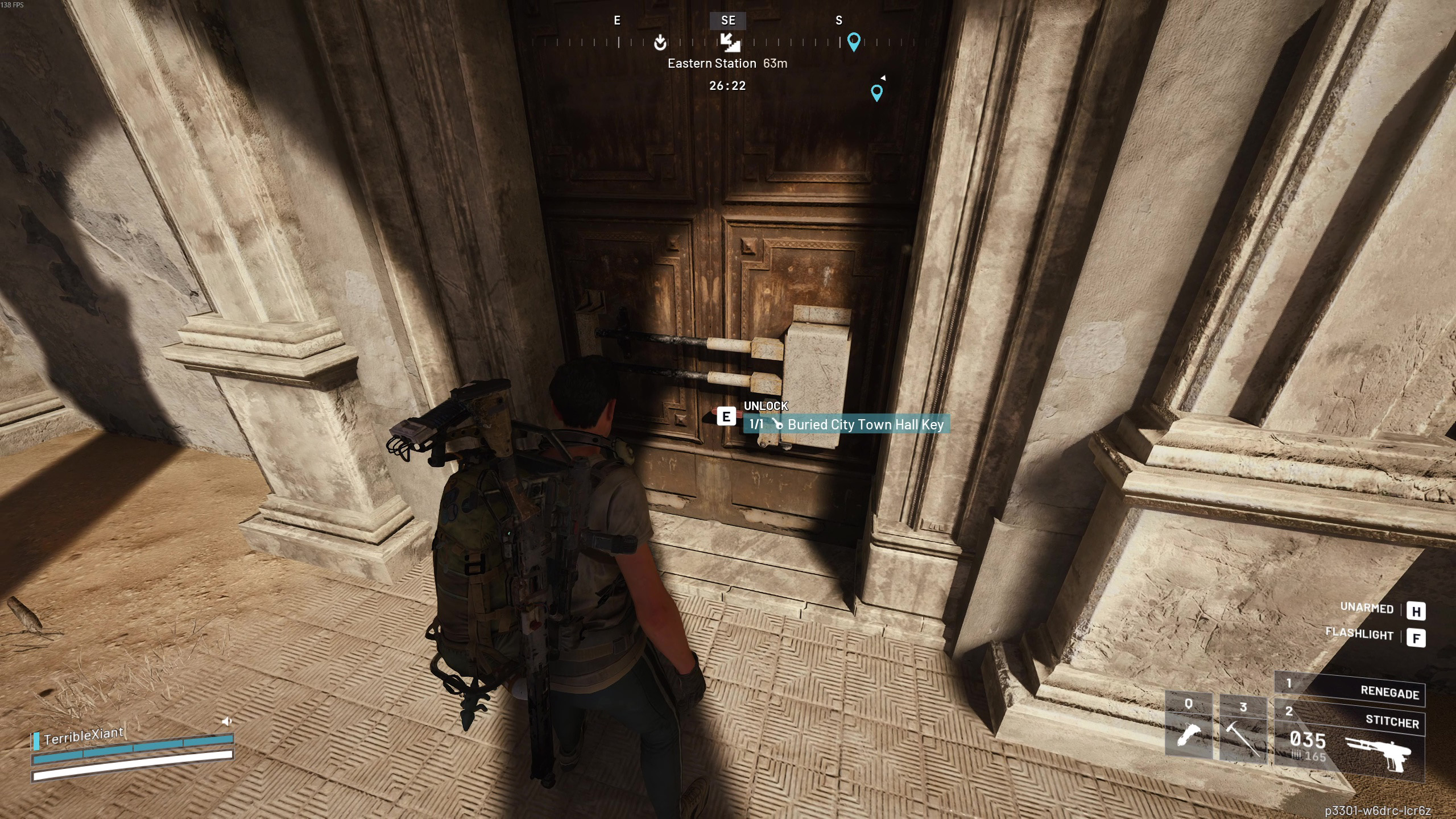
Task: Click the download-arrow marker on the compass
Action: (x=660, y=42)
